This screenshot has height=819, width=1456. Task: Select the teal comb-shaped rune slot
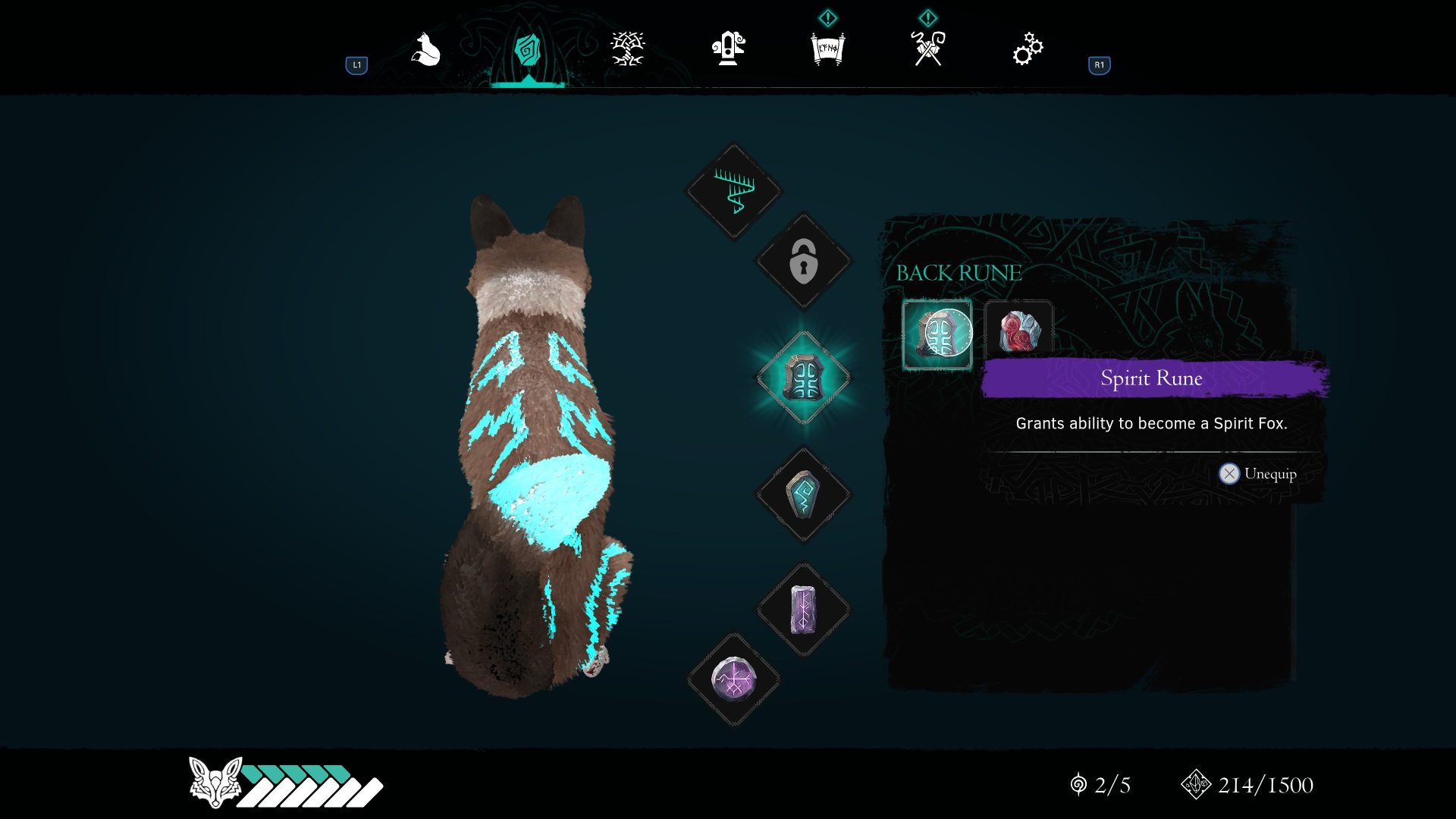coord(733,191)
